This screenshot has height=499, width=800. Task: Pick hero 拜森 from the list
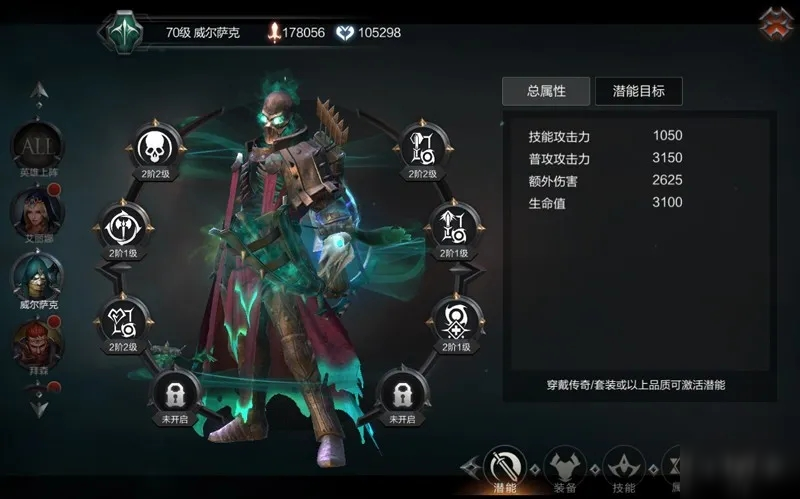pyautogui.click(x=37, y=340)
